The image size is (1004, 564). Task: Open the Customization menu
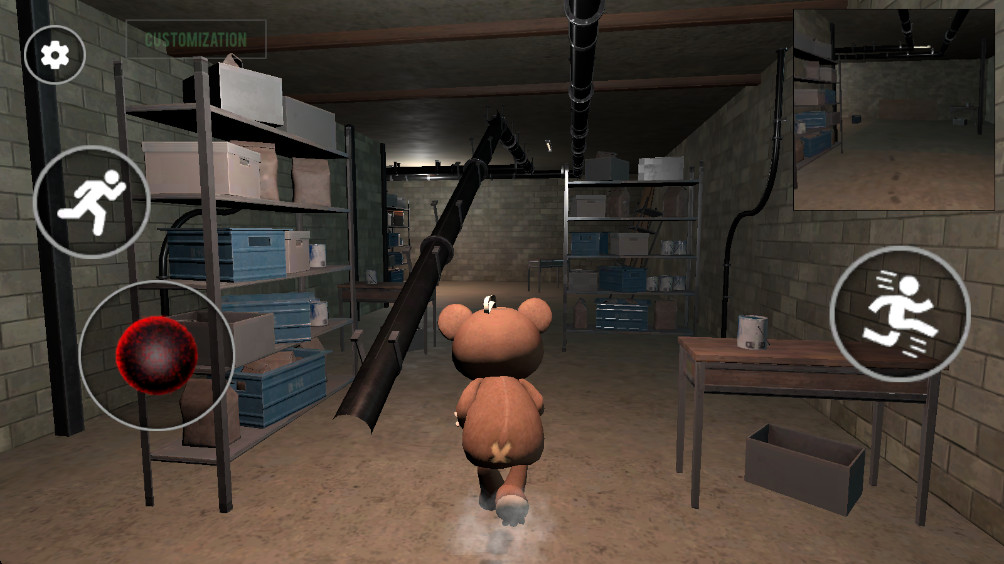(196, 40)
